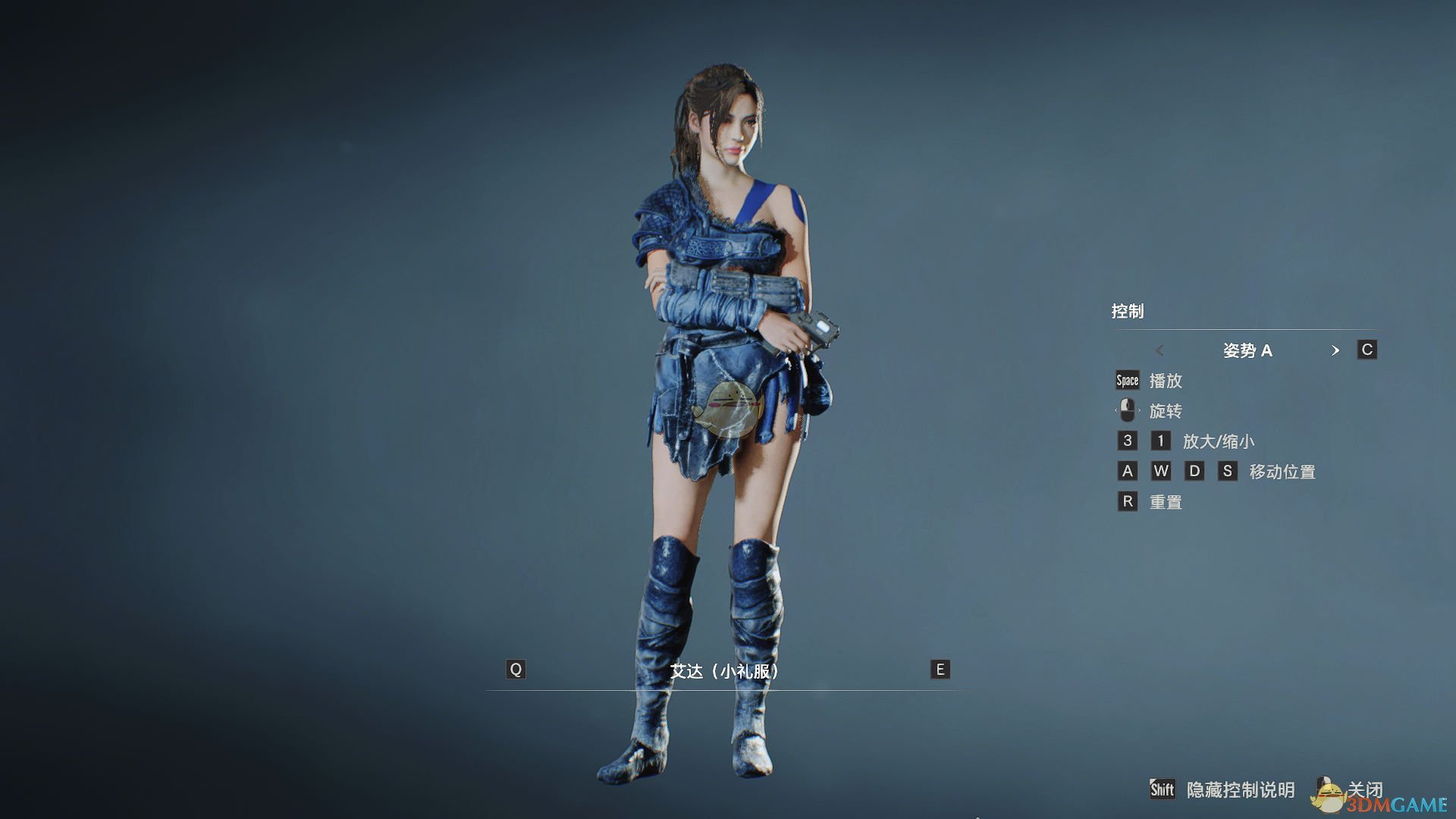Viewport: 1456px width, 819px height.
Task: Click the D key icon in move controls
Action: tap(1195, 471)
